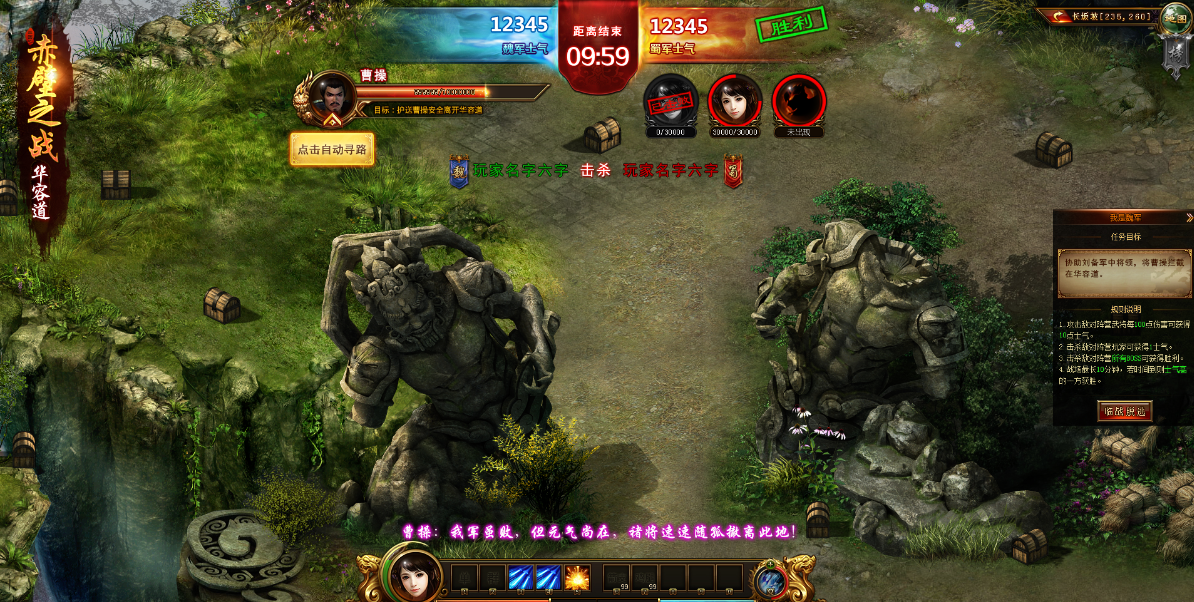The height and width of the screenshot is (602, 1194).
Task: Click the 临战脱逃 flee battle button
Action: tap(1124, 411)
